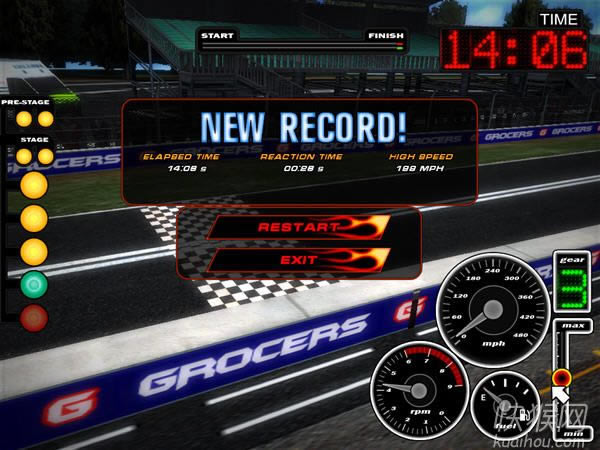Choose the Exit button
Image resolution: width=600 pixels, height=450 pixels.
[x=298, y=260]
